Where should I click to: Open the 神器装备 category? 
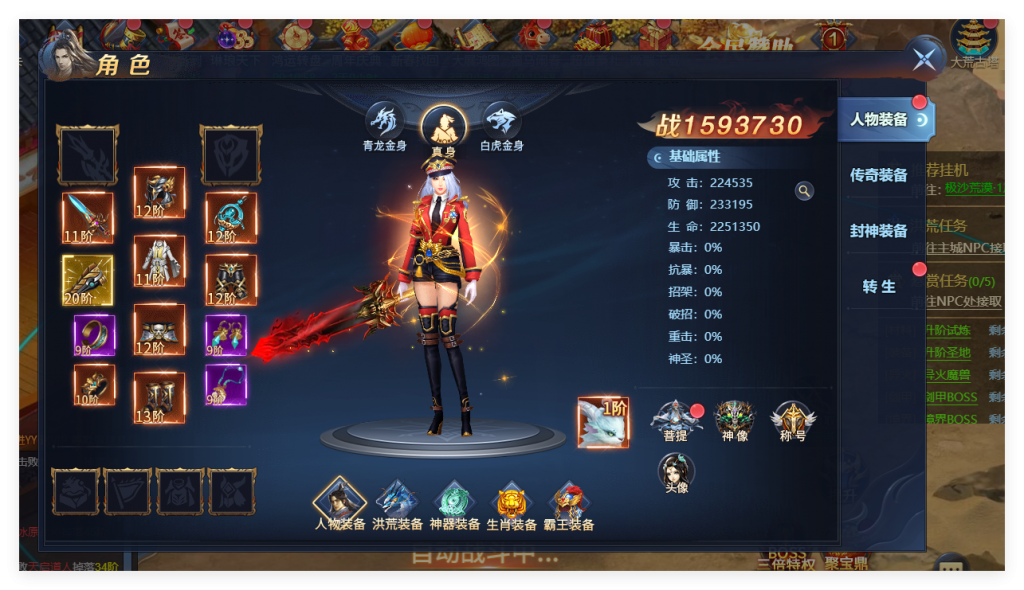454,502
